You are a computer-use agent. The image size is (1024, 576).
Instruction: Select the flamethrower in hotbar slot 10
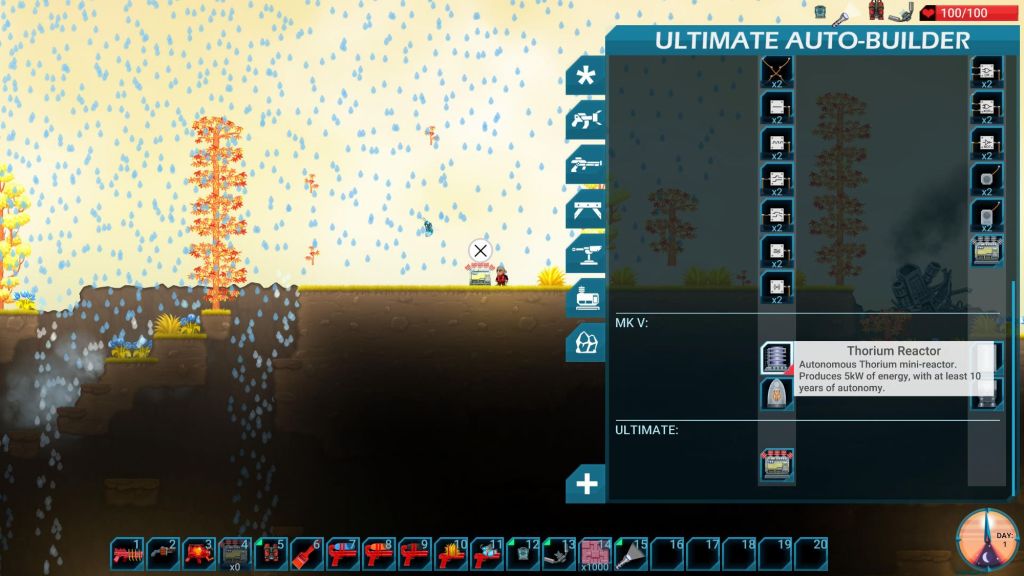tap(451, 554)
